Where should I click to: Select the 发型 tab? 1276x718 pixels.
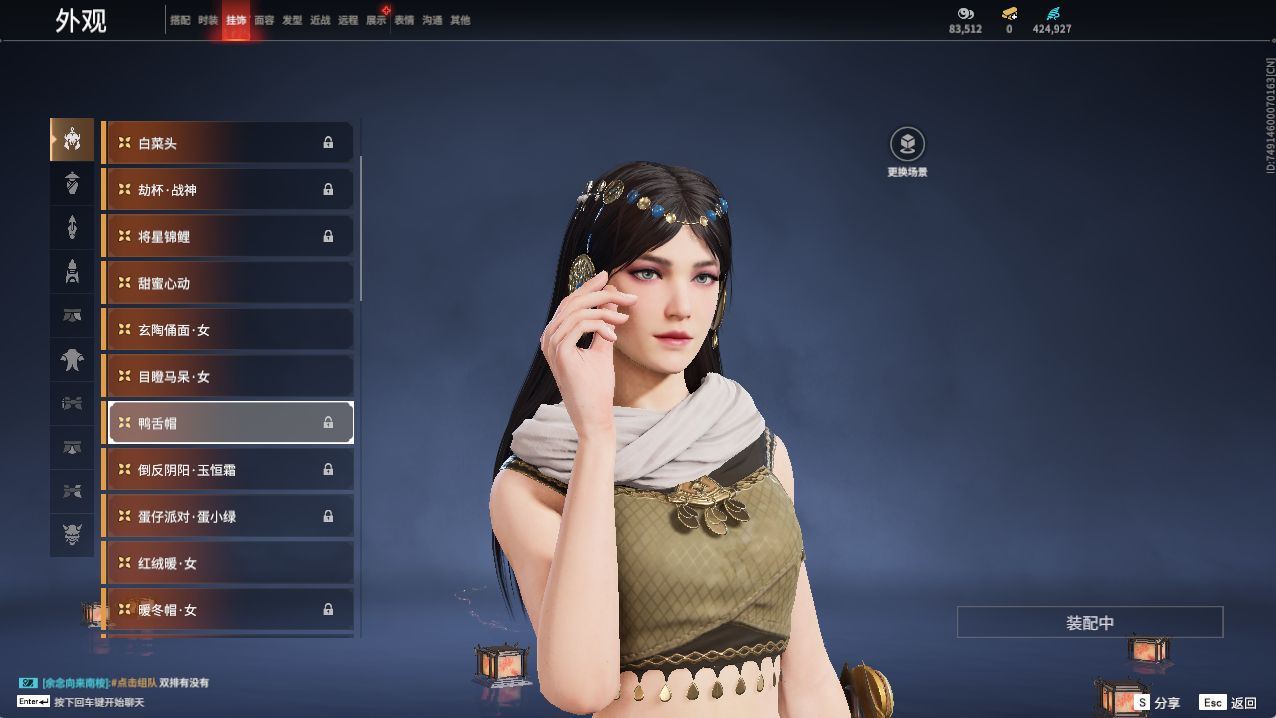[x=292, y=20]
